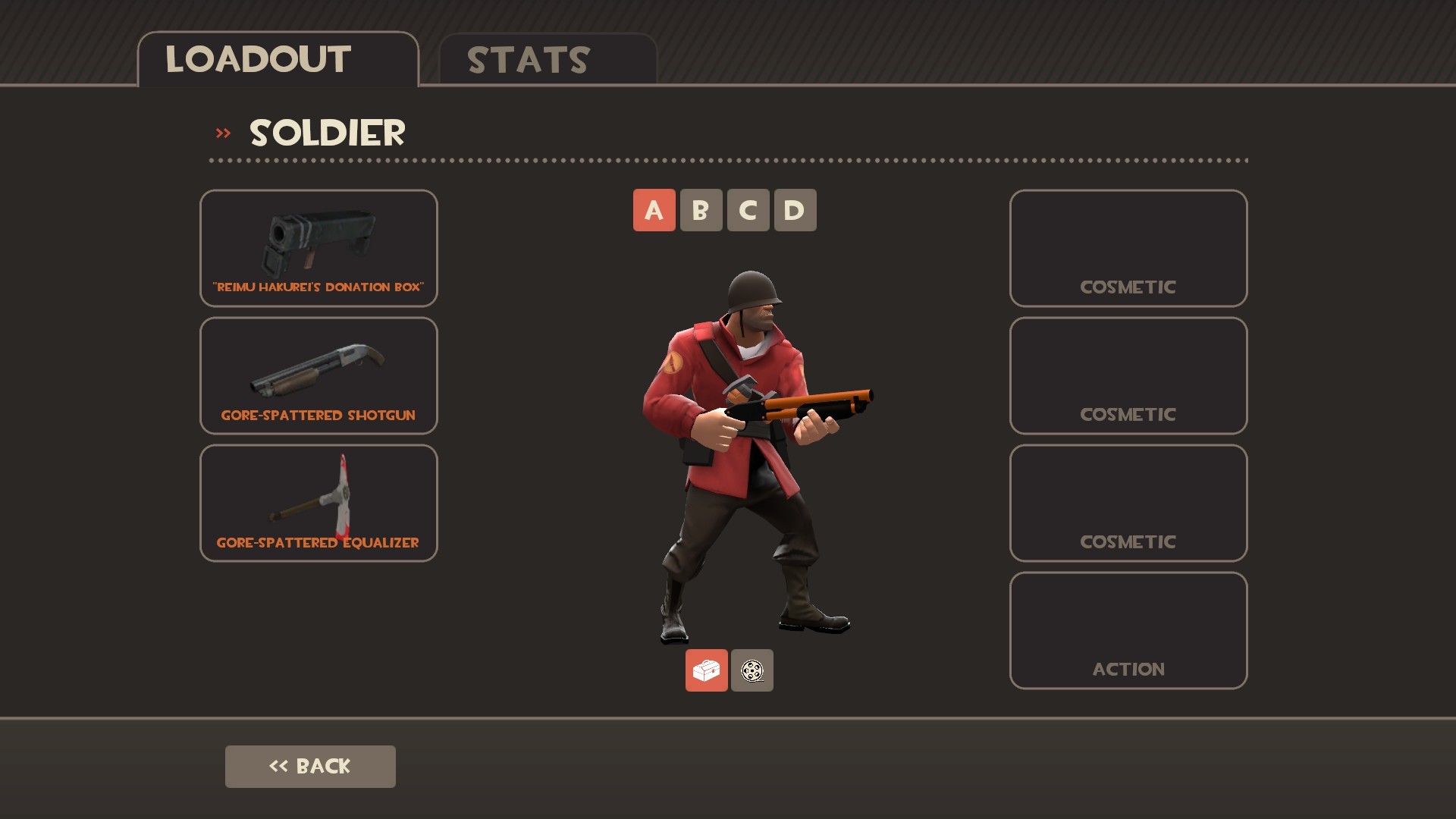Choose loadout preset D

point(795,210)
